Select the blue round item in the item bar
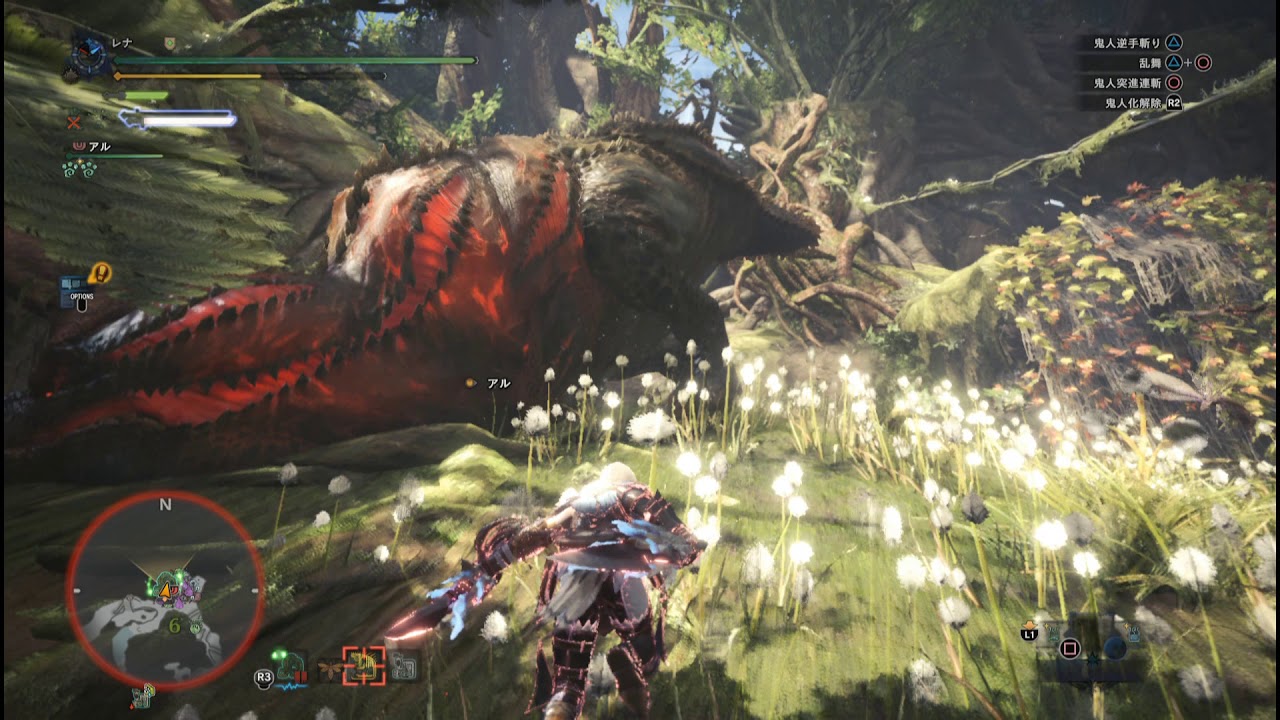Viewport: 1280px width, 720px height. (1115, 647)
